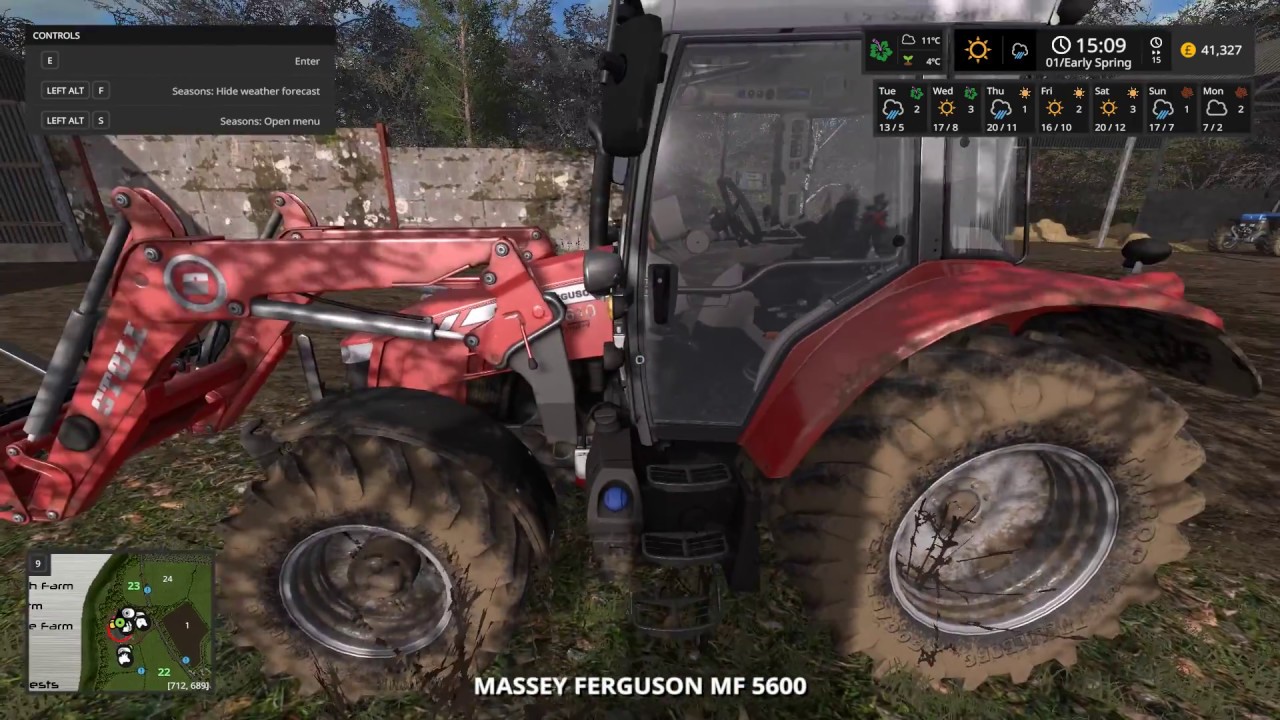This screenshot has width=1280, height=720.
Task: Click the CONTROLS panel header
Action: tap(56, 35)
